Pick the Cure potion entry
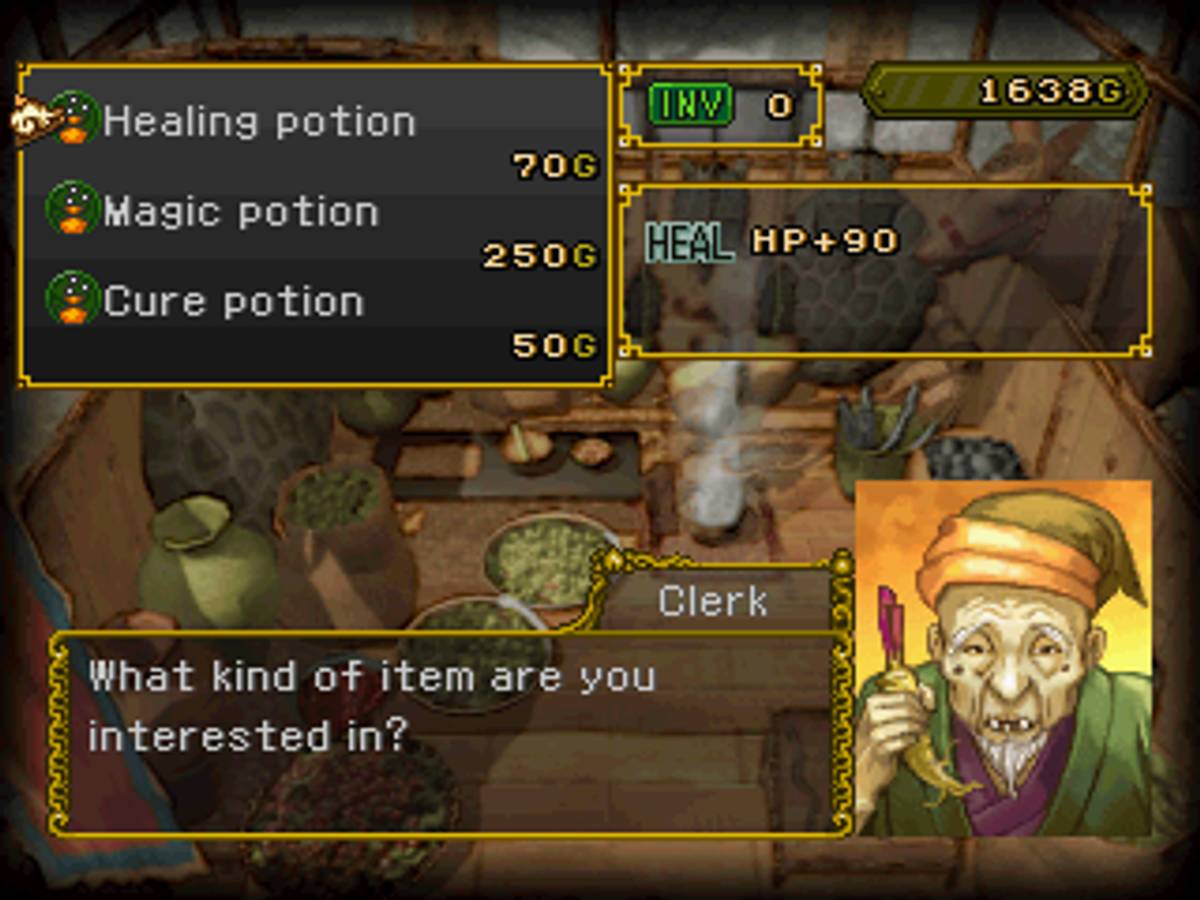 coord(233,302)
